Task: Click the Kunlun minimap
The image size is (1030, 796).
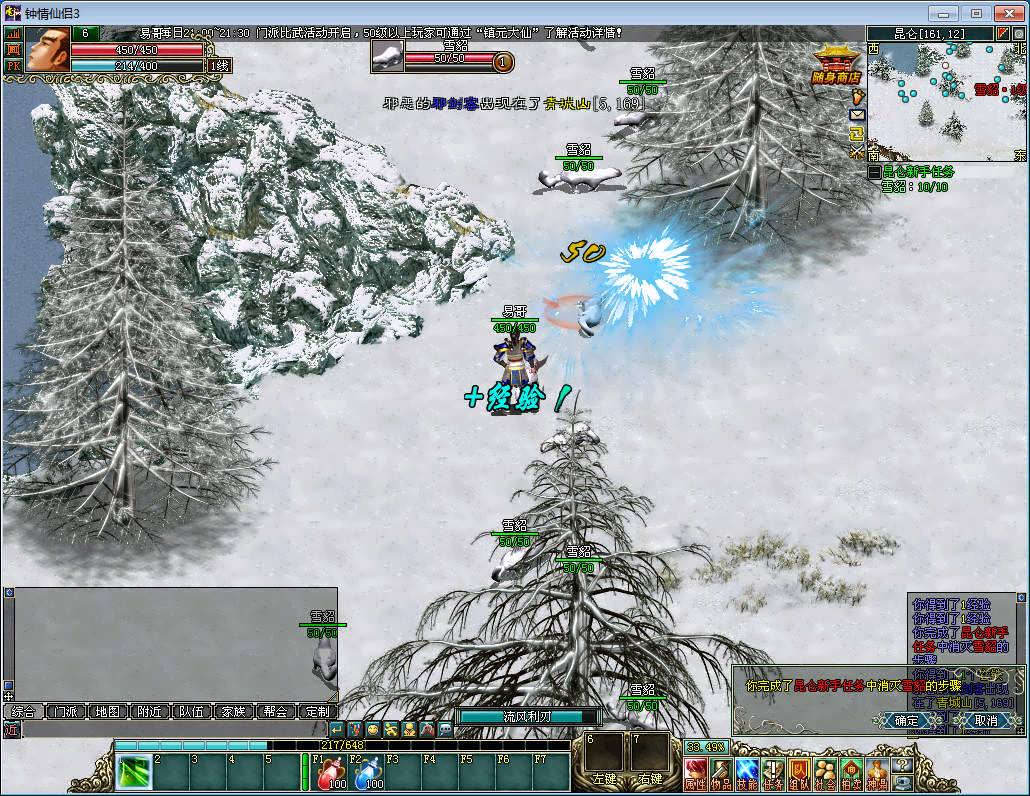Action: (945, 100)
